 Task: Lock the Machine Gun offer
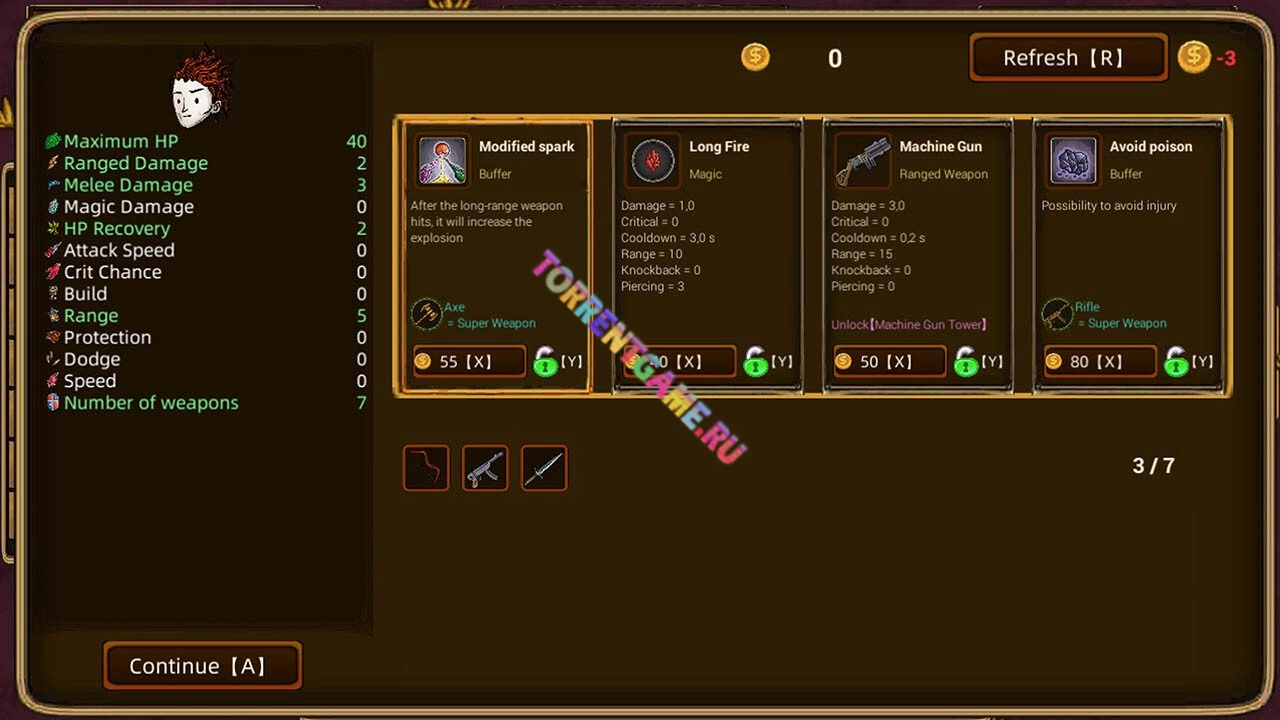pos(966,361)
